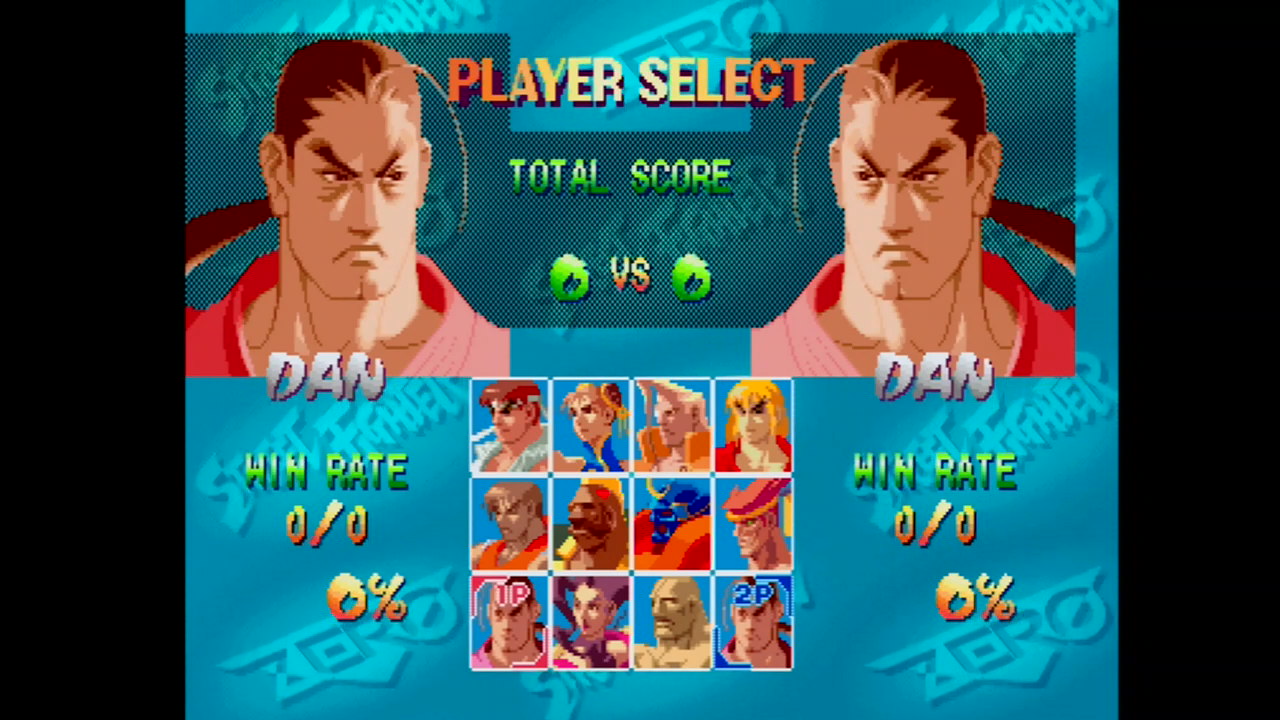Choose Chun-Li from the character grid
Viewport: 1280px width, 720px height.
click(x=591, y=425)
